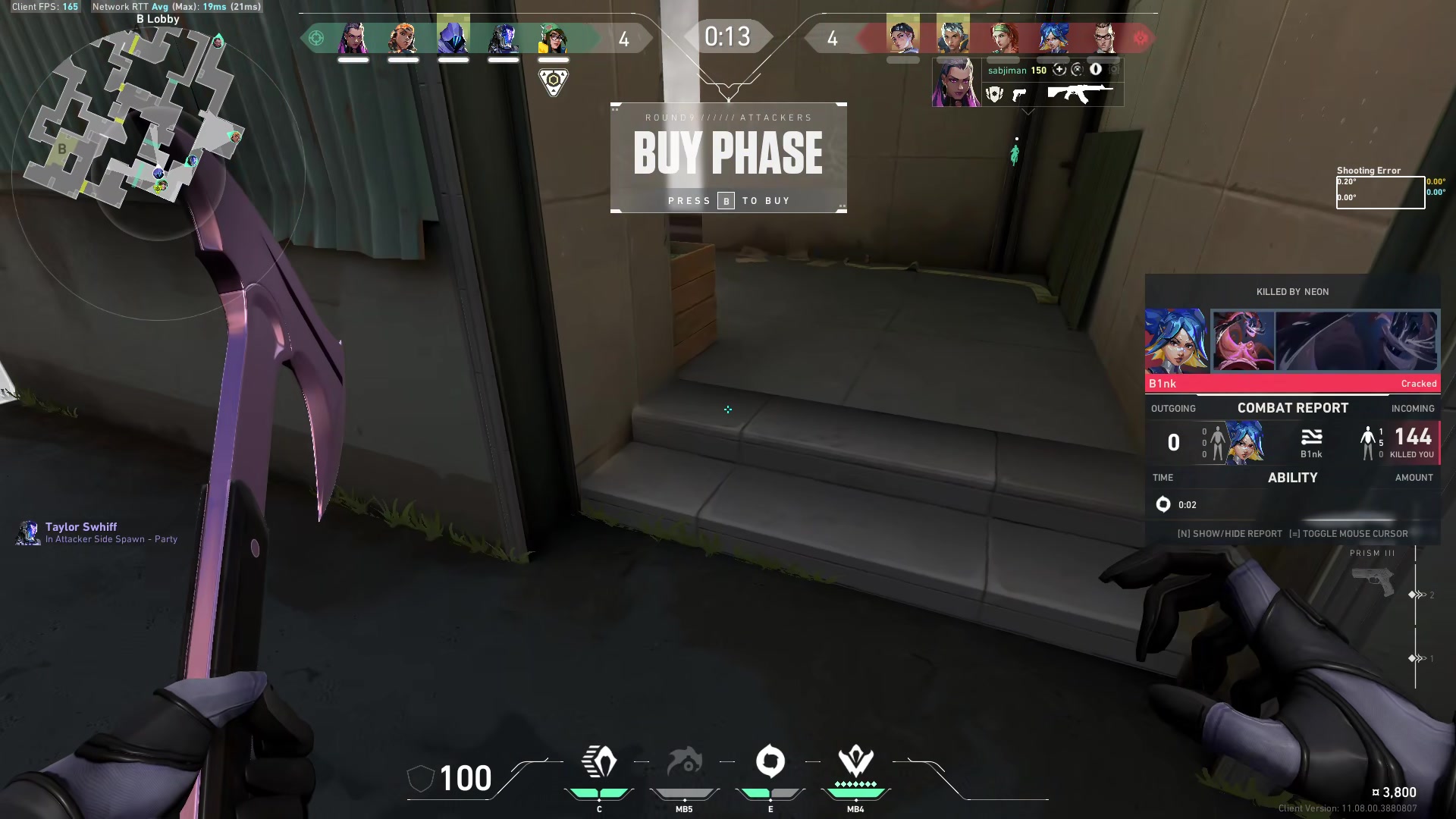1456x819 pixels.
Task: Select the Prism III pistol weapon slot
Action: coord(1373,581)
